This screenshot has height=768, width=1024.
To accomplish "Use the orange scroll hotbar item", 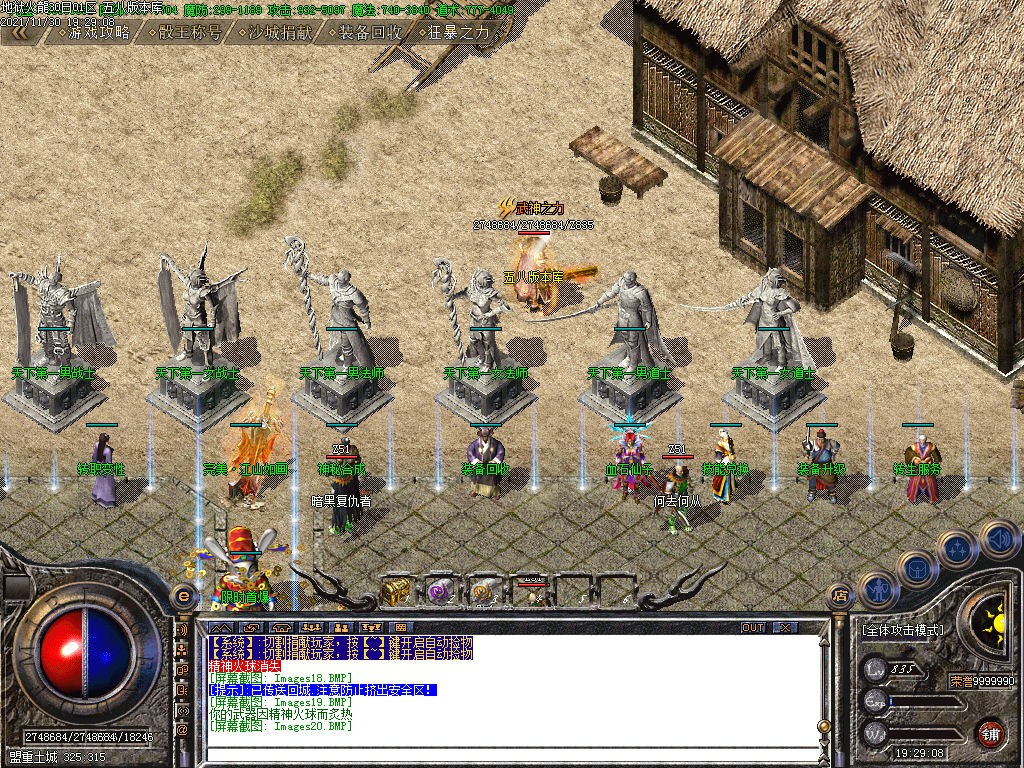I will [484, 591].
